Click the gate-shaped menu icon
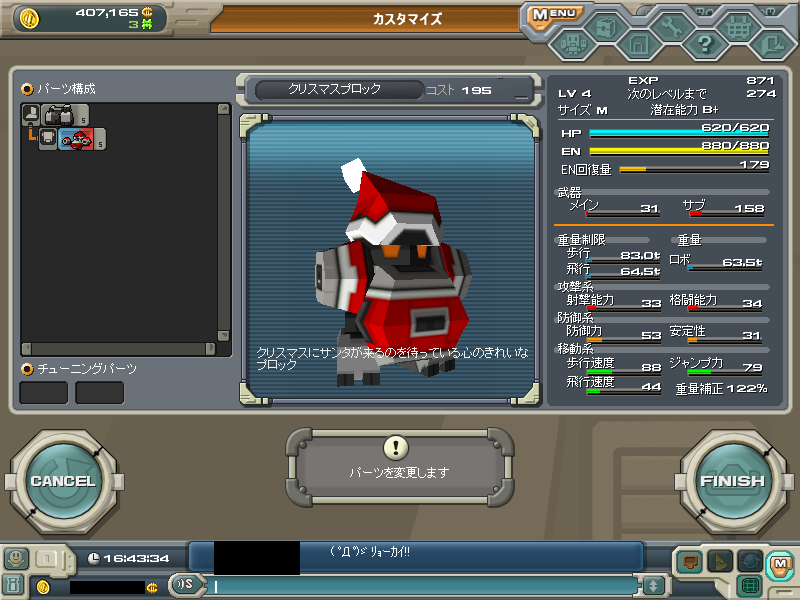This screenshot has width=800, height=600. pyautogui.click(x=638, y=44)
